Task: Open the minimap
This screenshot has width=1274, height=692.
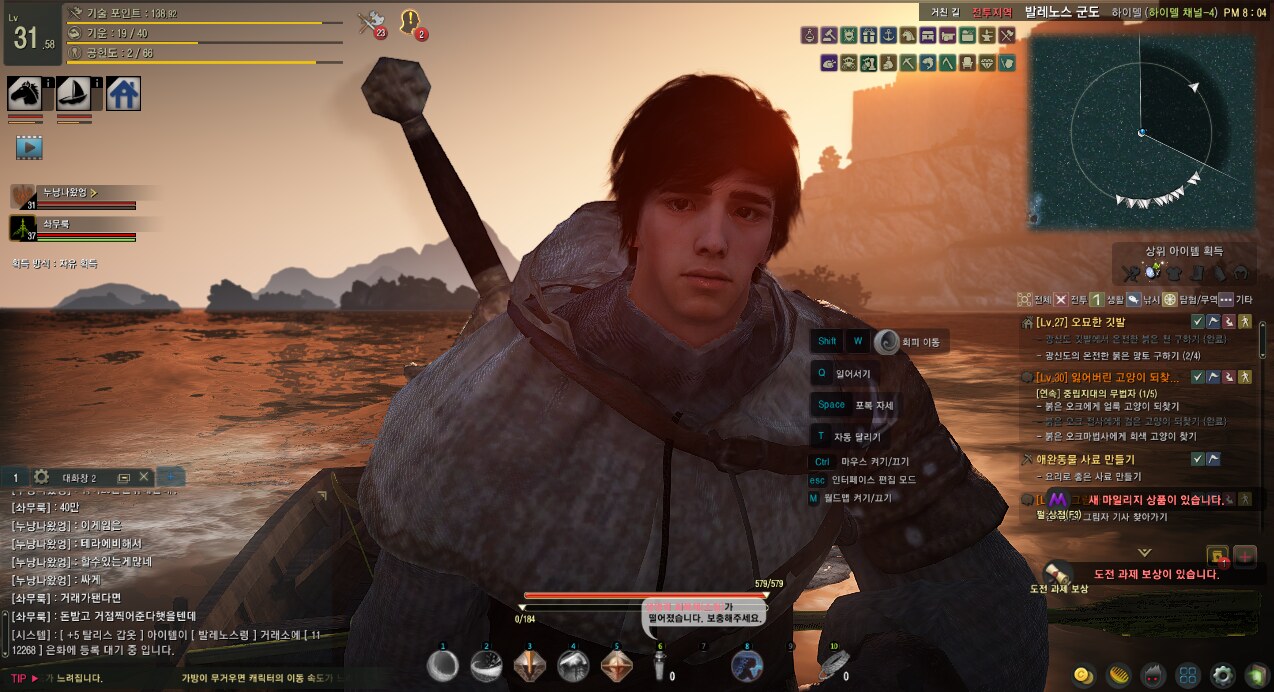Action: tap(1141, 132)
